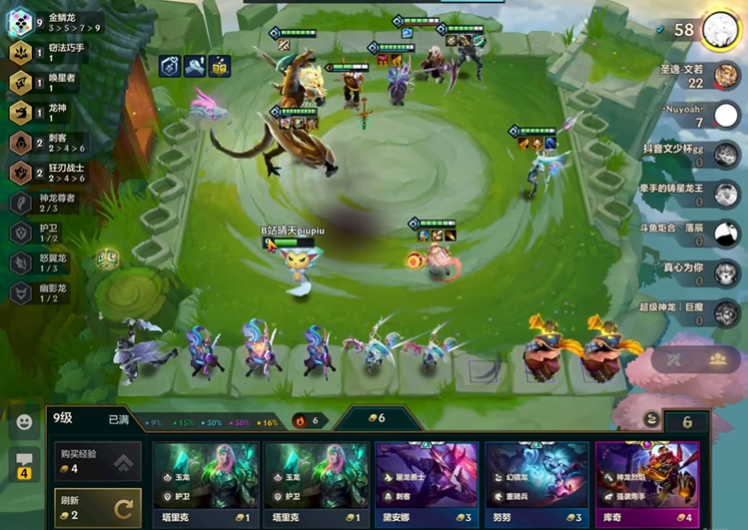View player 超级神龙丨巨魔's board
Screen dimensions: 748x530
pos(727,313)
